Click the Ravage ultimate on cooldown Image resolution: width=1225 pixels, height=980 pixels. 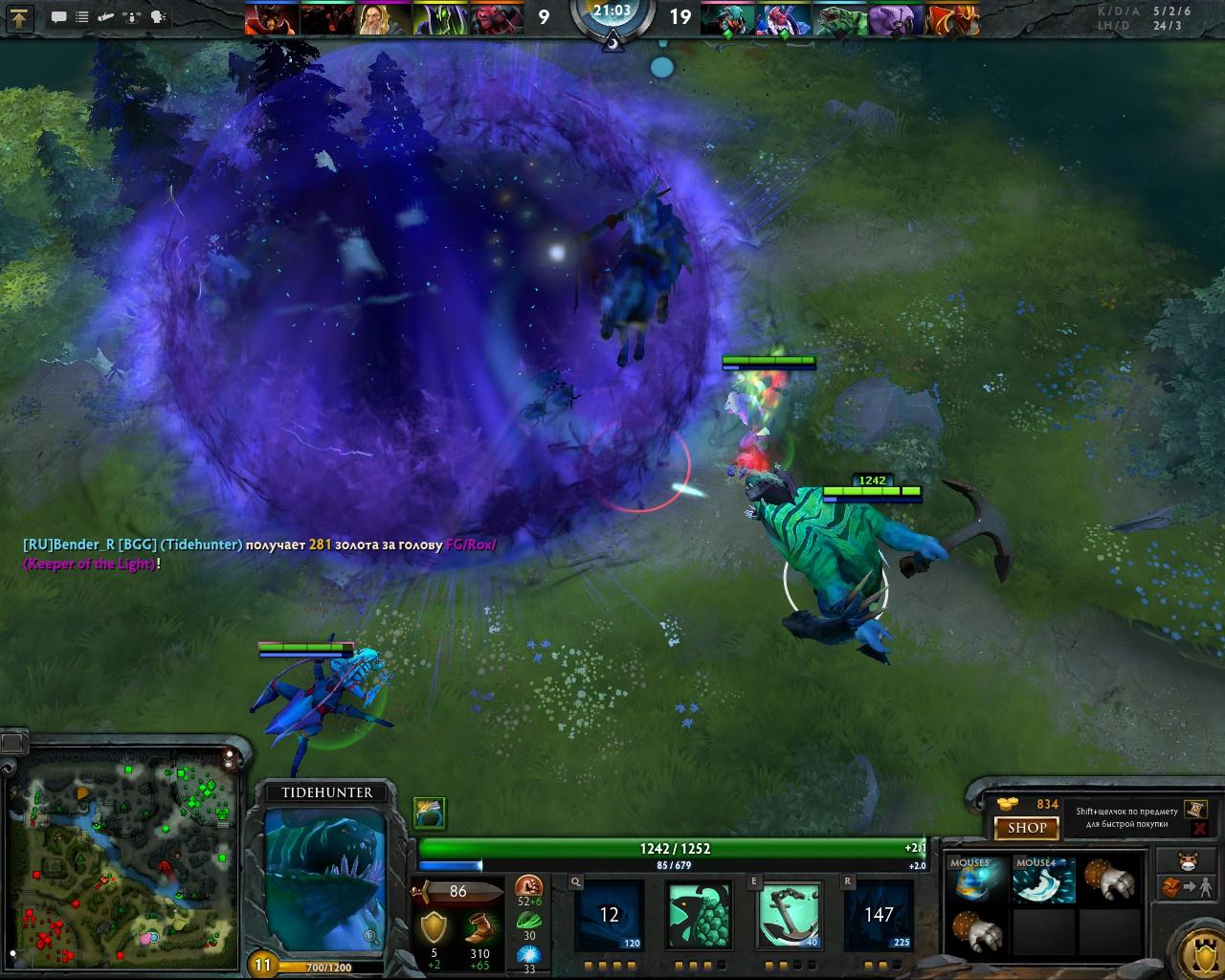[879, 914]
